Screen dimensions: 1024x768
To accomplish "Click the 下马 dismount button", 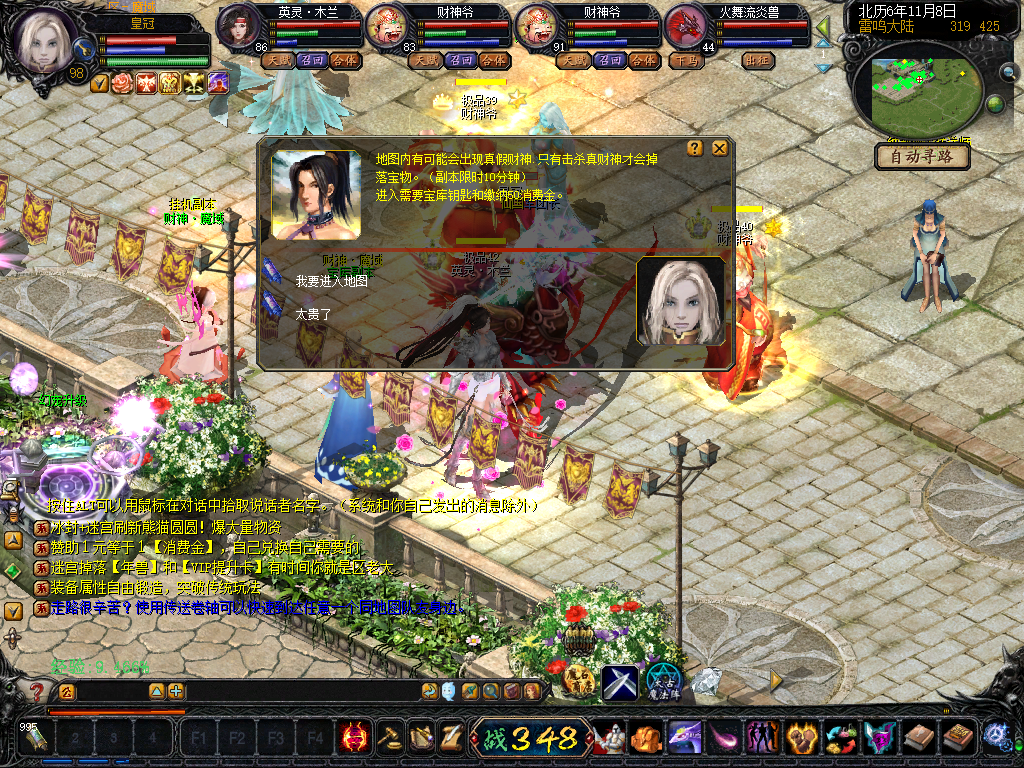I will 686,60.
